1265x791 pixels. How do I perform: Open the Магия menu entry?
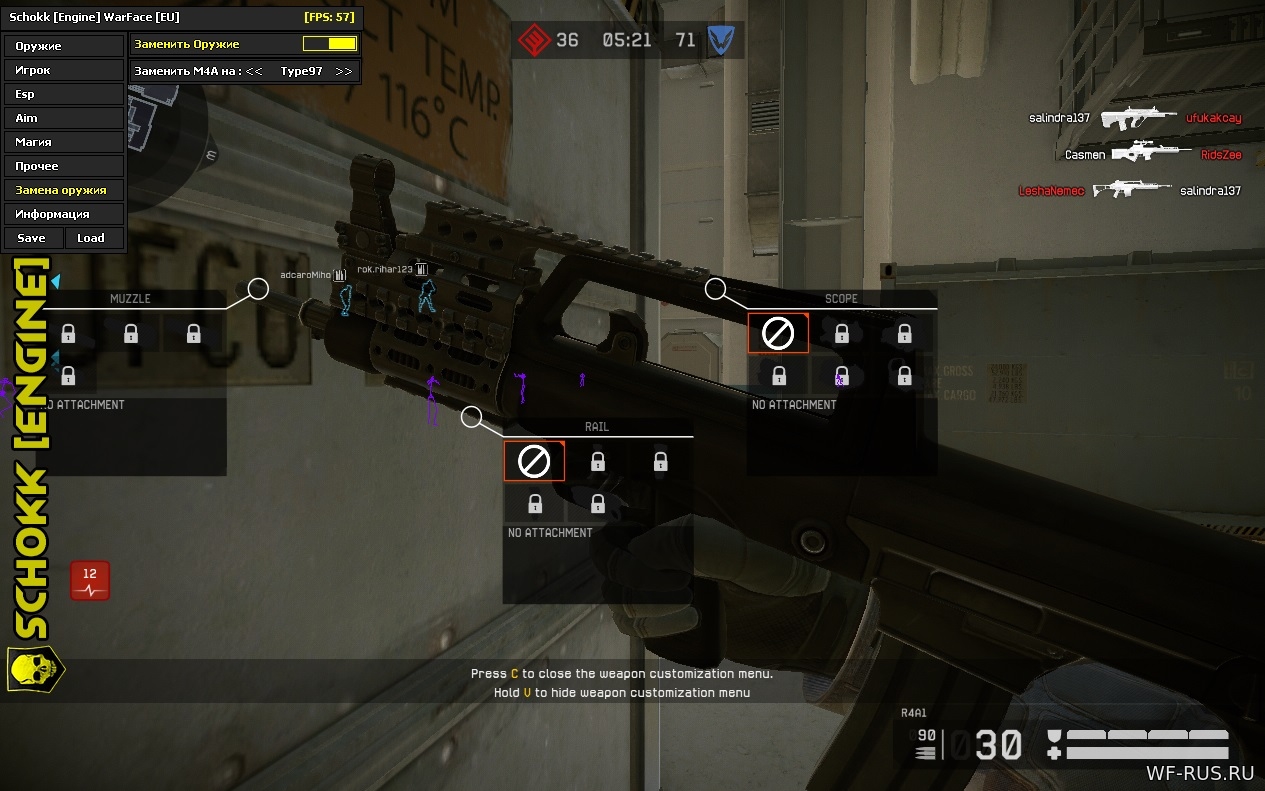(64, 142)
